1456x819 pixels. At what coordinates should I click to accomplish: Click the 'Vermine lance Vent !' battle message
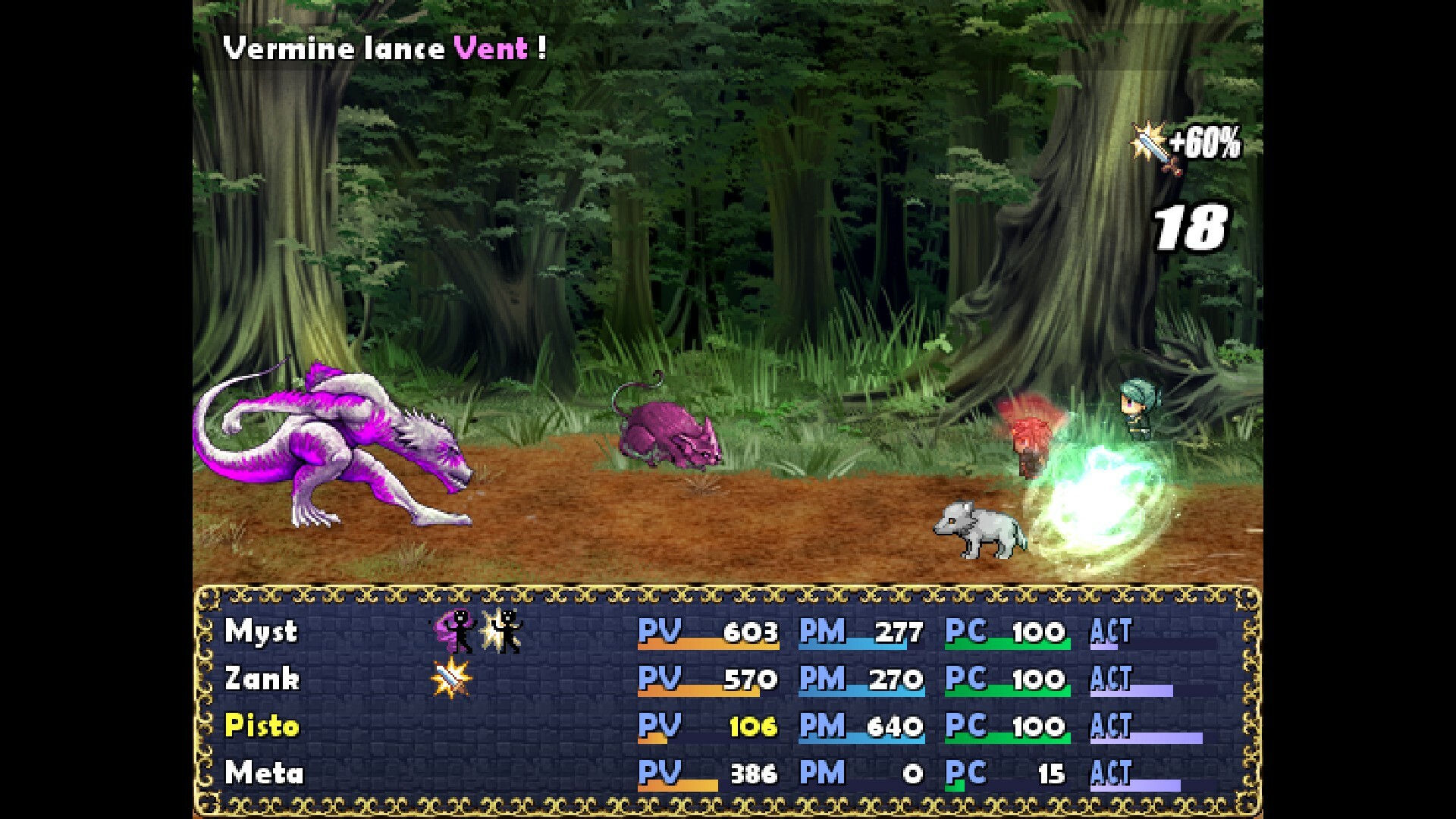(x=383, y=49)
